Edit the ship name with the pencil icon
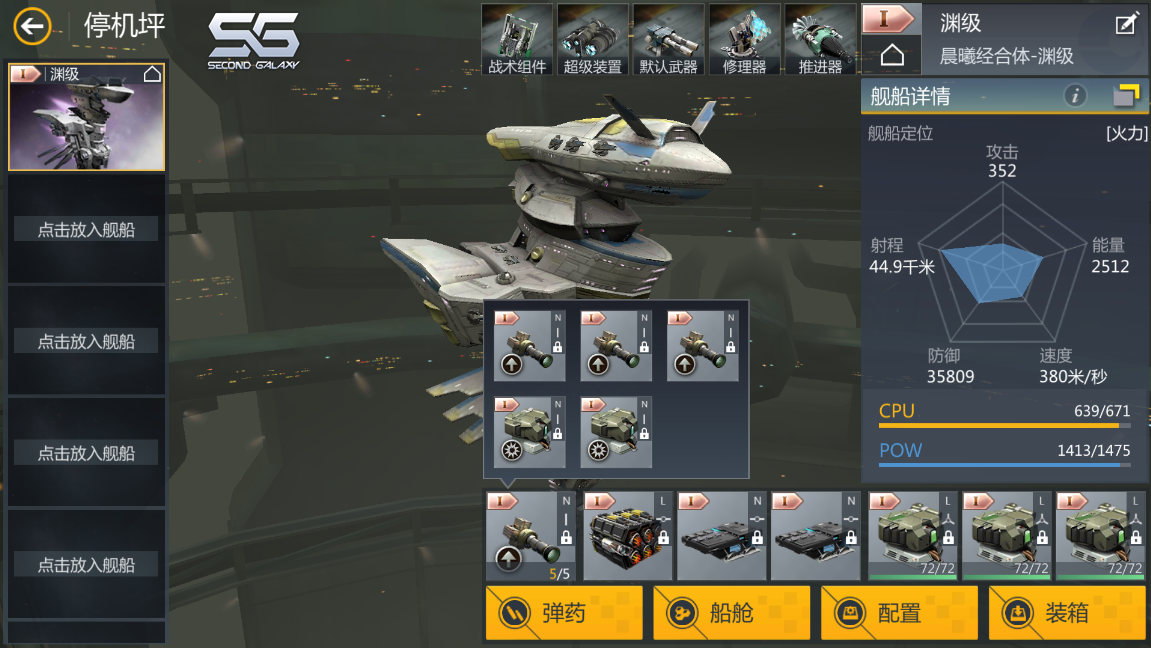The width and height of the screenshot is (1151, 648). 1126,24
